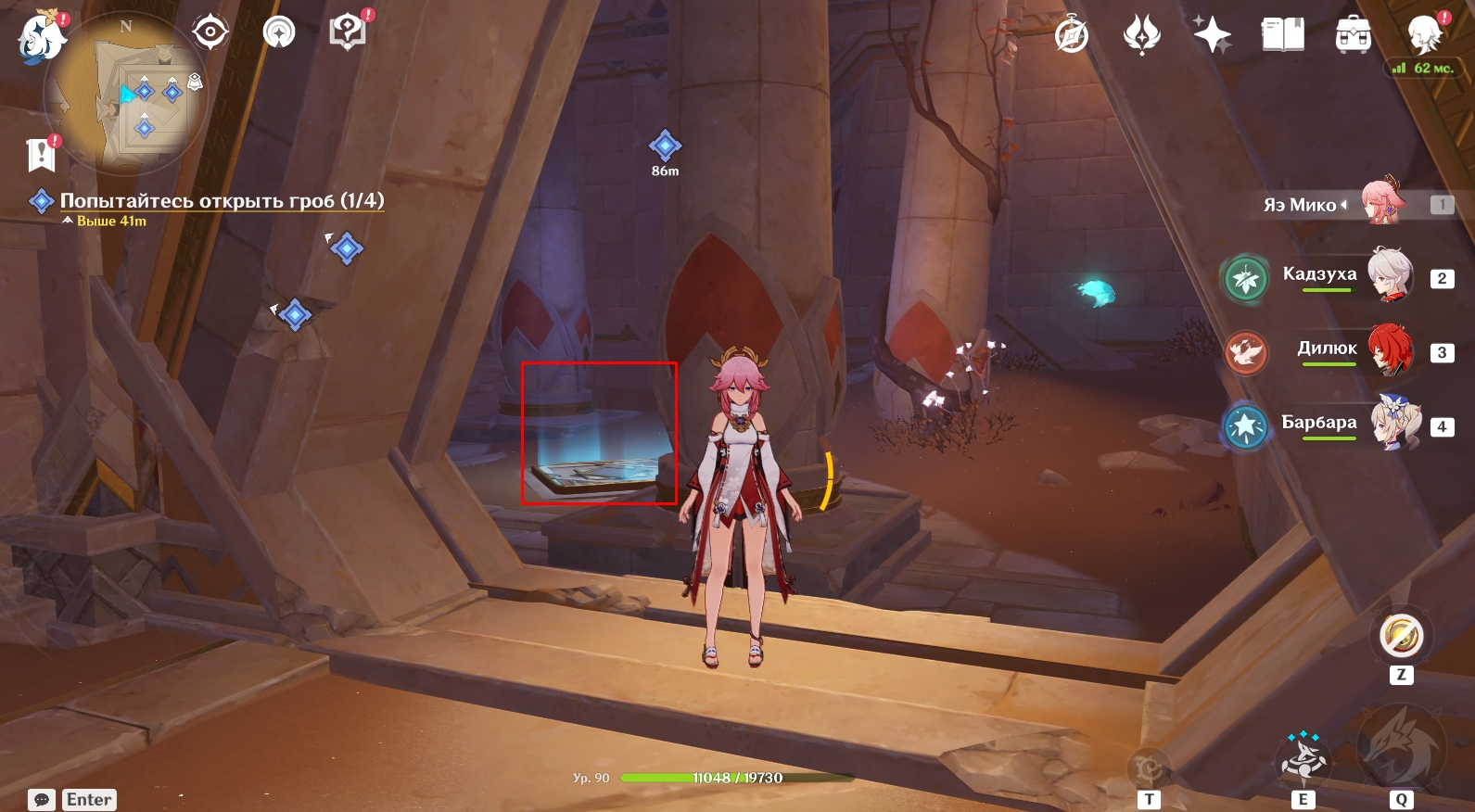The image size is (1475, 812).
Task: Open the Battle Pass flame emblem icon
Action: coord(1142,36)
